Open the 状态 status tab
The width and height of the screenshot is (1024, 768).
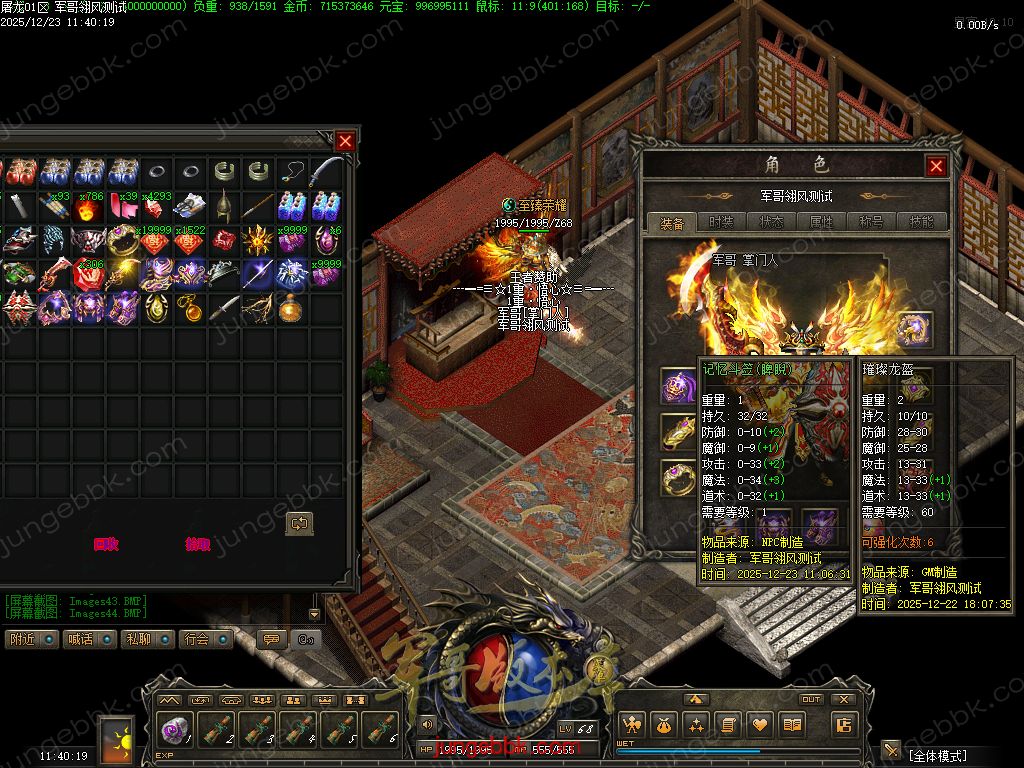tap(771, 222)
